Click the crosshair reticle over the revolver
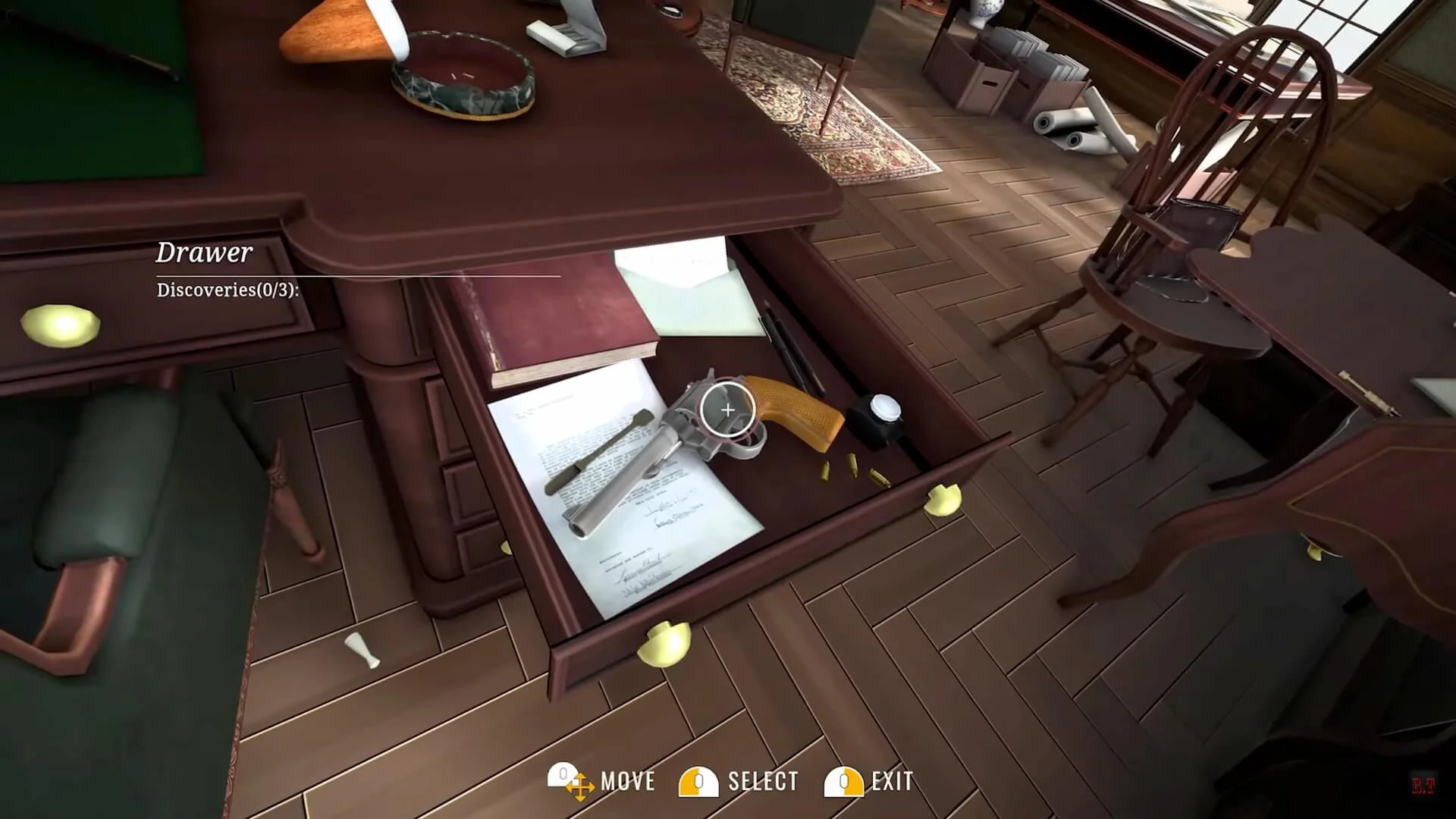The image size is (1456, 819). (728, 410)
